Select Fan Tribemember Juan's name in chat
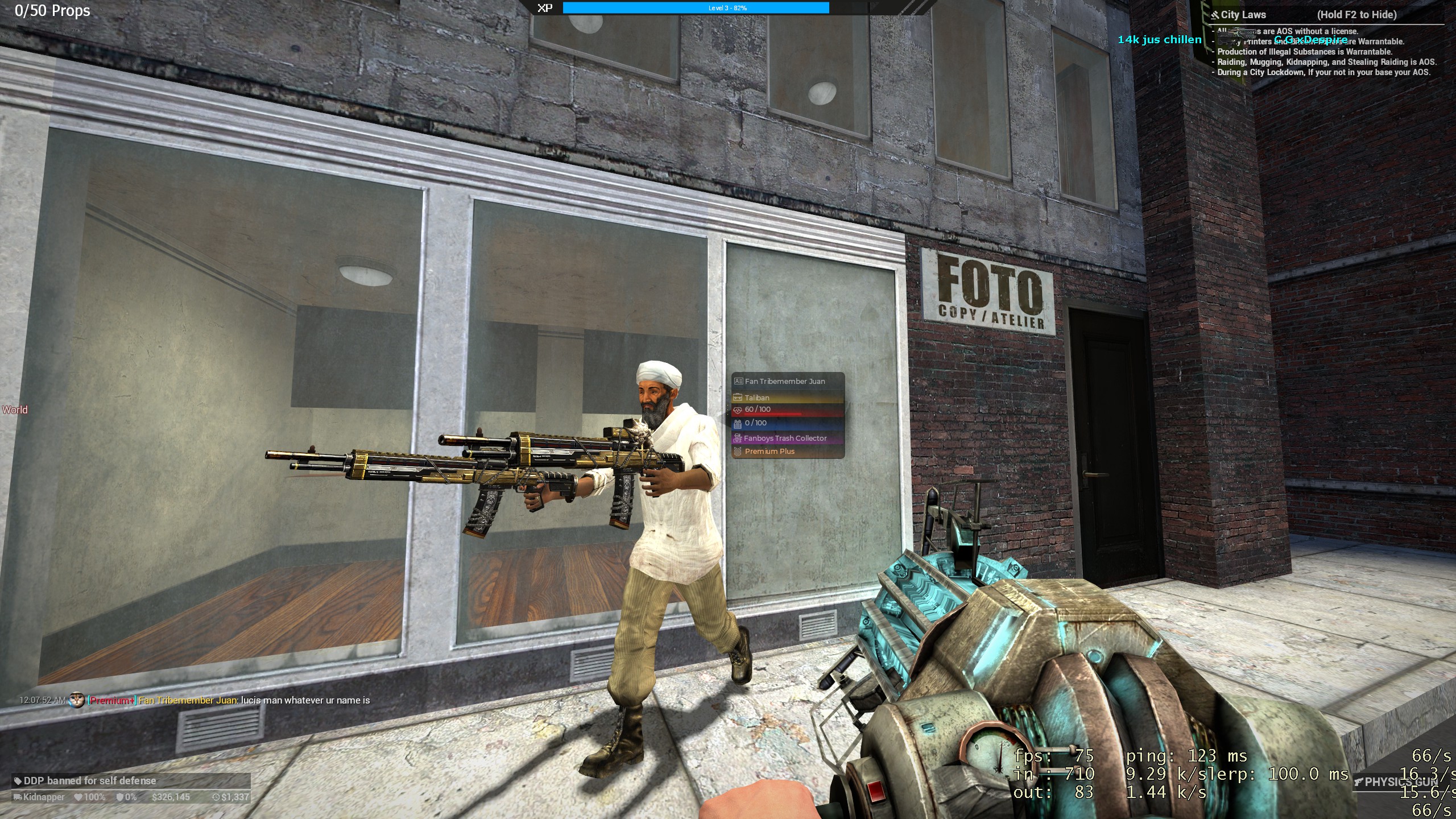This screenshot has height=819, width=1456. pos(188,700)
